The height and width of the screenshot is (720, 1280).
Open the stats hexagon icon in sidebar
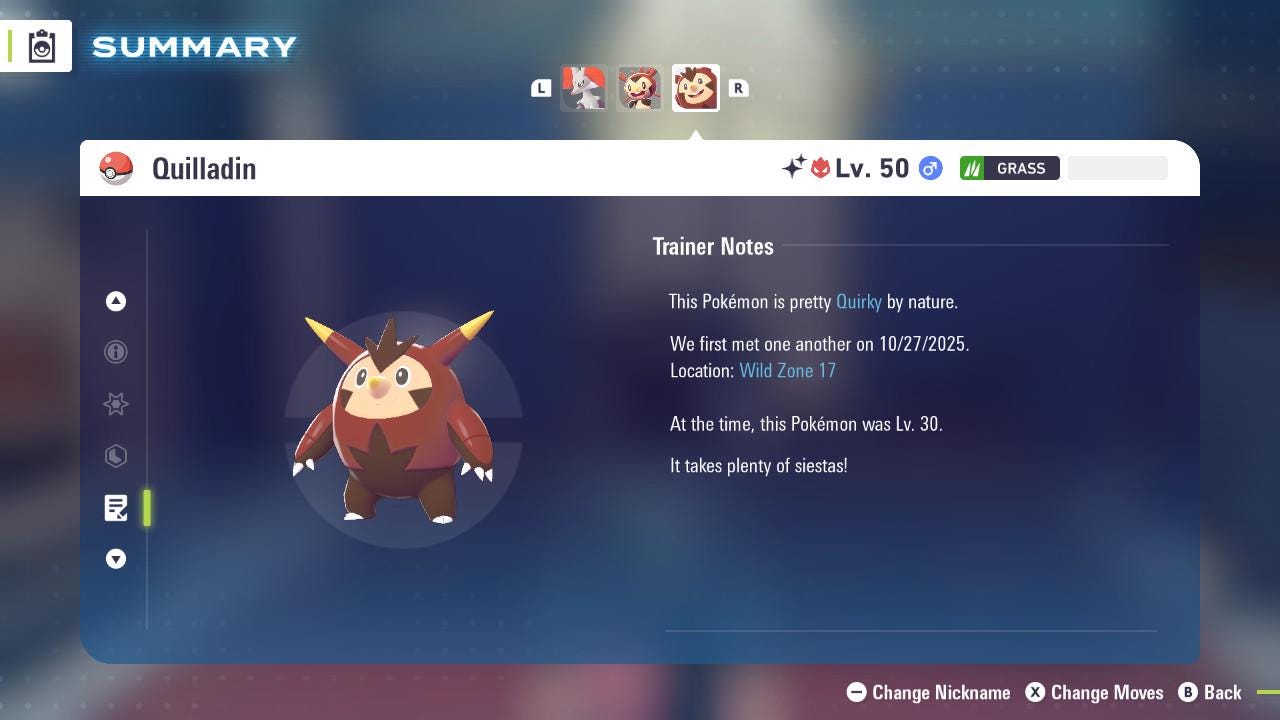tap(116, 456)
